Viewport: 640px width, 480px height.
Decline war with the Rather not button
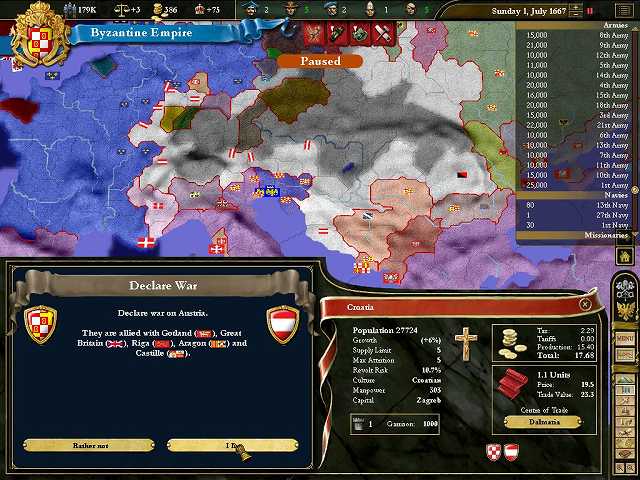coord(88,445)
